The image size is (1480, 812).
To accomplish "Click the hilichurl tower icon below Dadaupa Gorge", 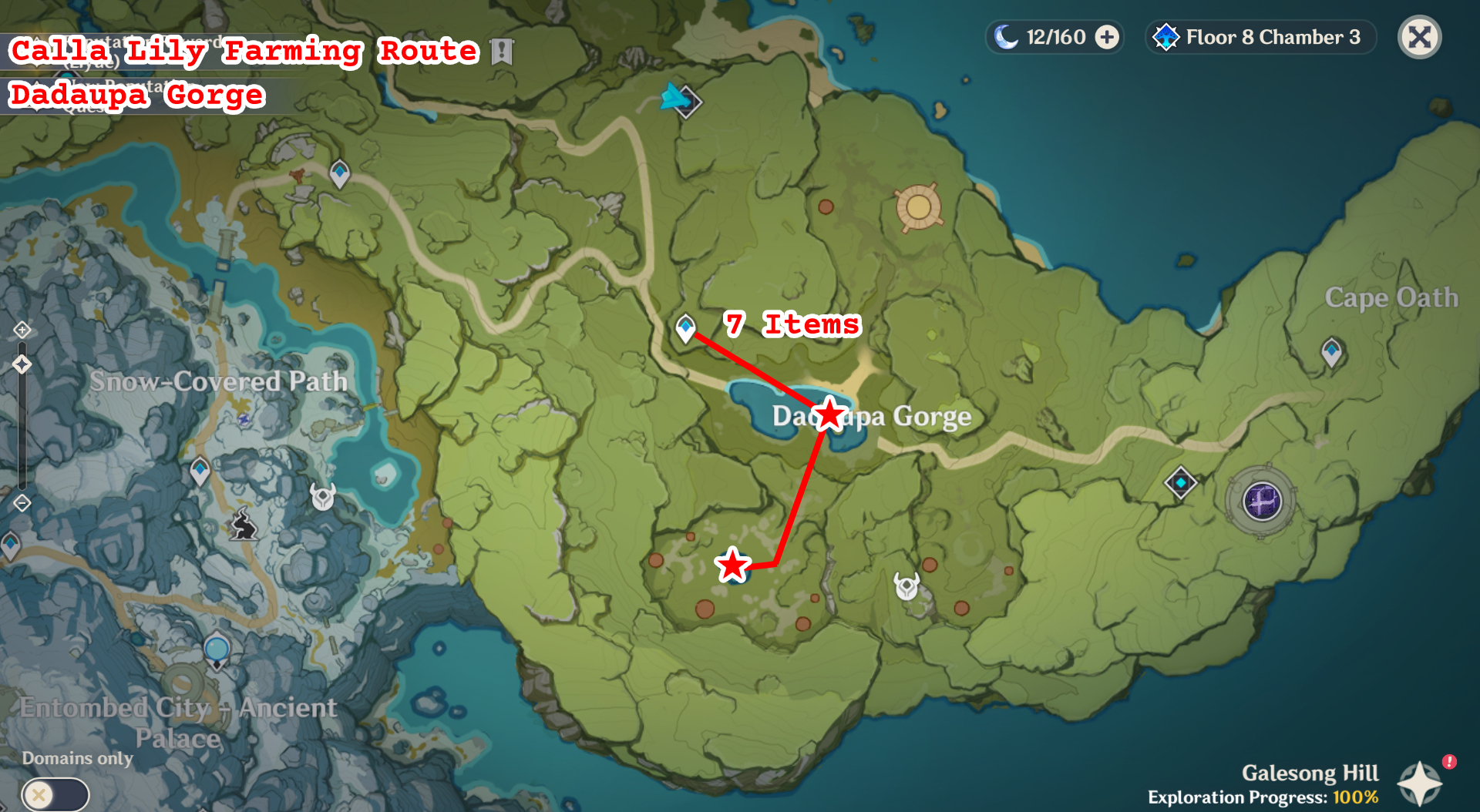I will (907, 586).
